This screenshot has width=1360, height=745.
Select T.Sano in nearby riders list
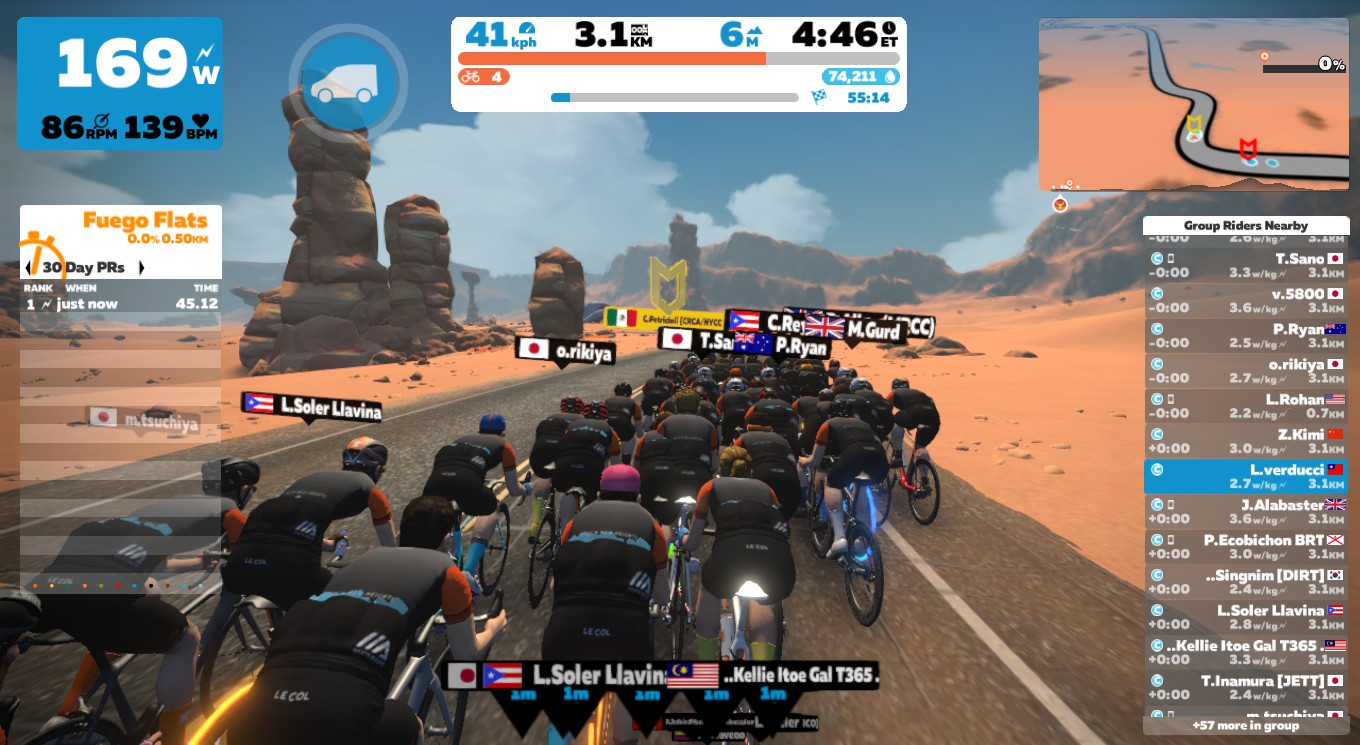click(1246, 265)
